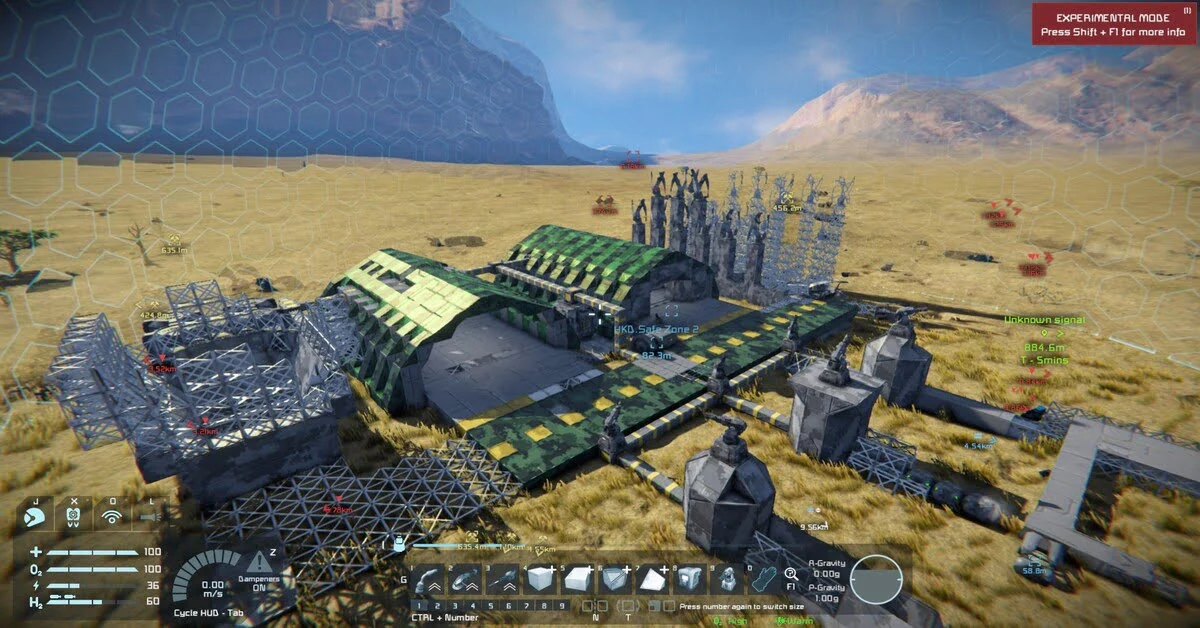The height and width of the screenshot is (628, 1200).
Task: Toggle the jetpack status icon
Action: (73, 516)
